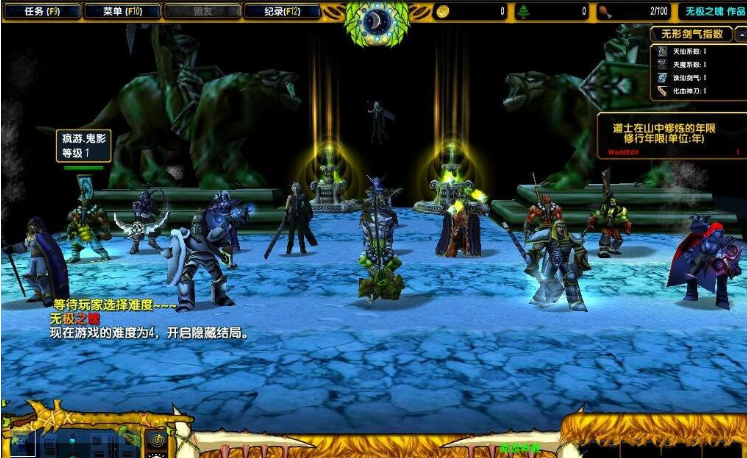The height and width of the screenshot is (458, 747).
Task: Open the 纪录 (F12) log
Action: click(281, 11)
